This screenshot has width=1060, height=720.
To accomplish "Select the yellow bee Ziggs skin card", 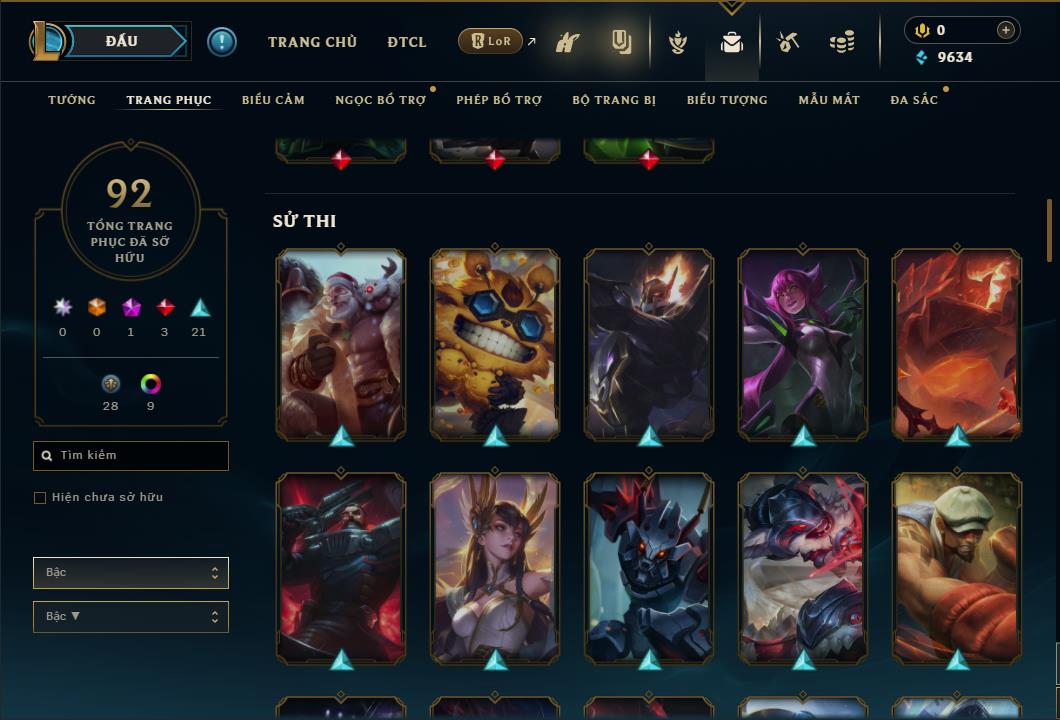I will coord(495,343).
